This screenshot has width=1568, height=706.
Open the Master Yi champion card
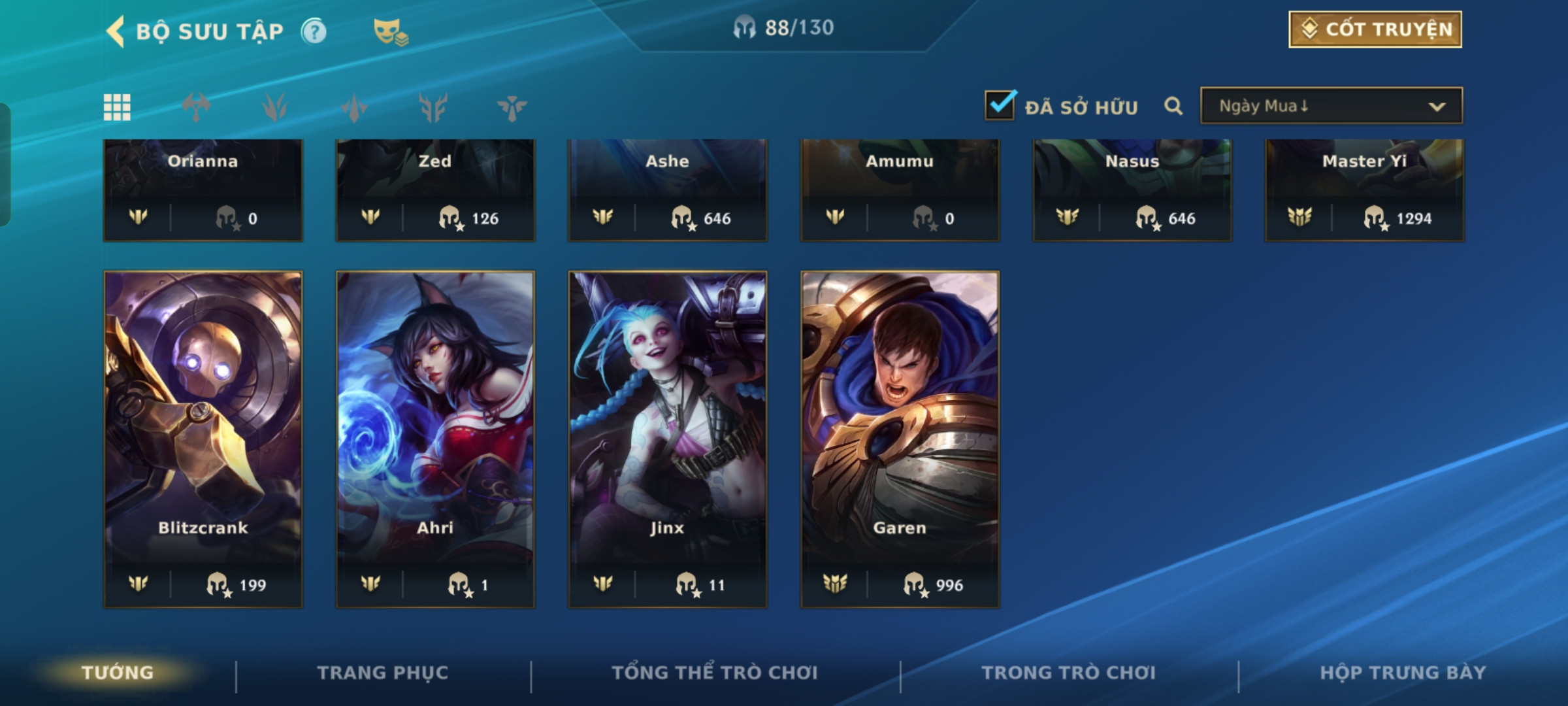pos(1364,190)
